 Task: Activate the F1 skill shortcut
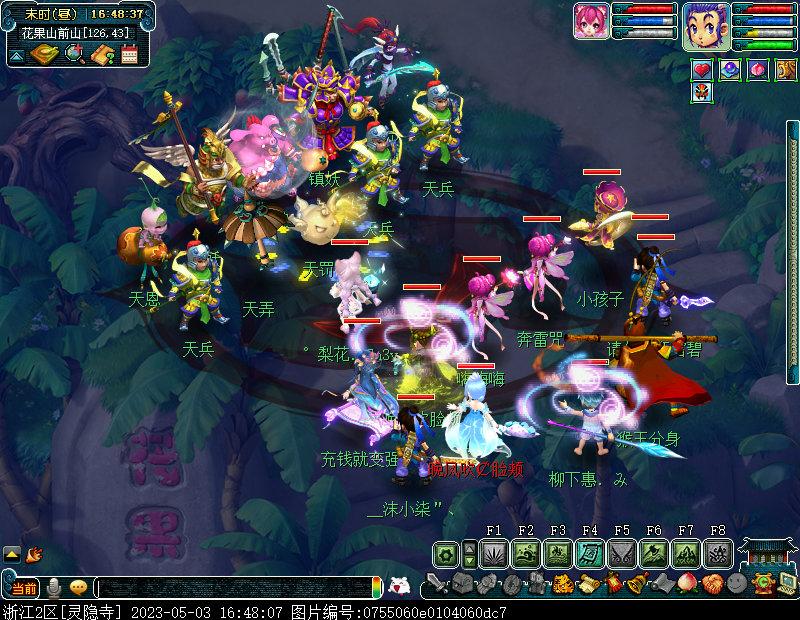494,553
